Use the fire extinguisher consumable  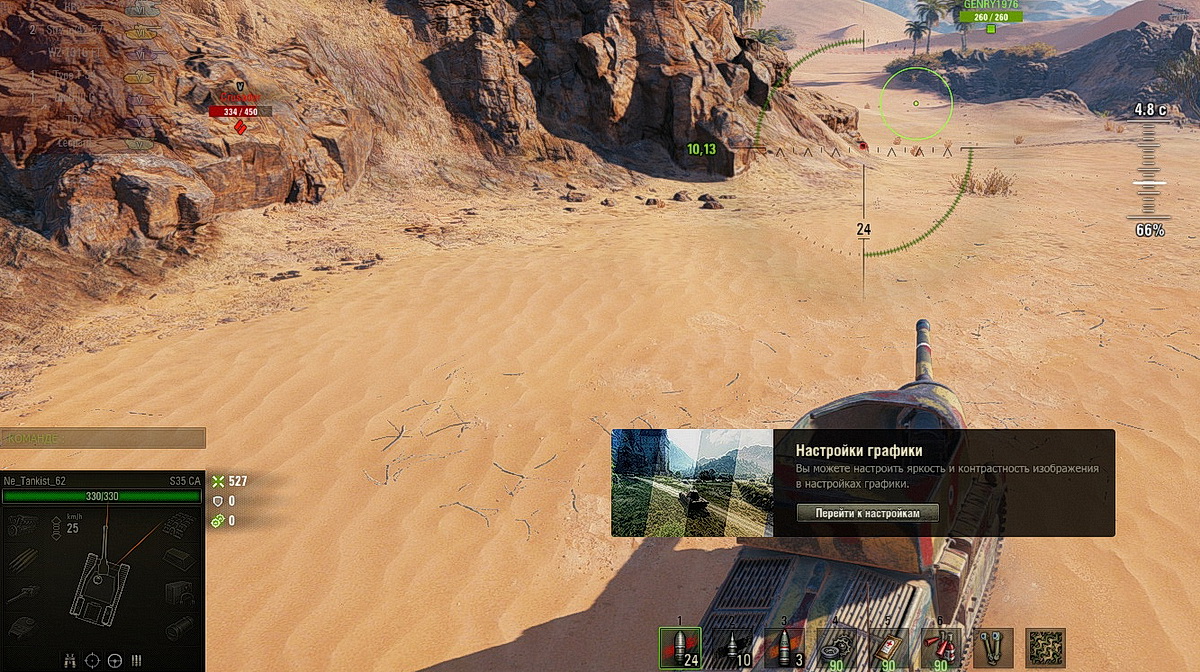coord(940,648)
